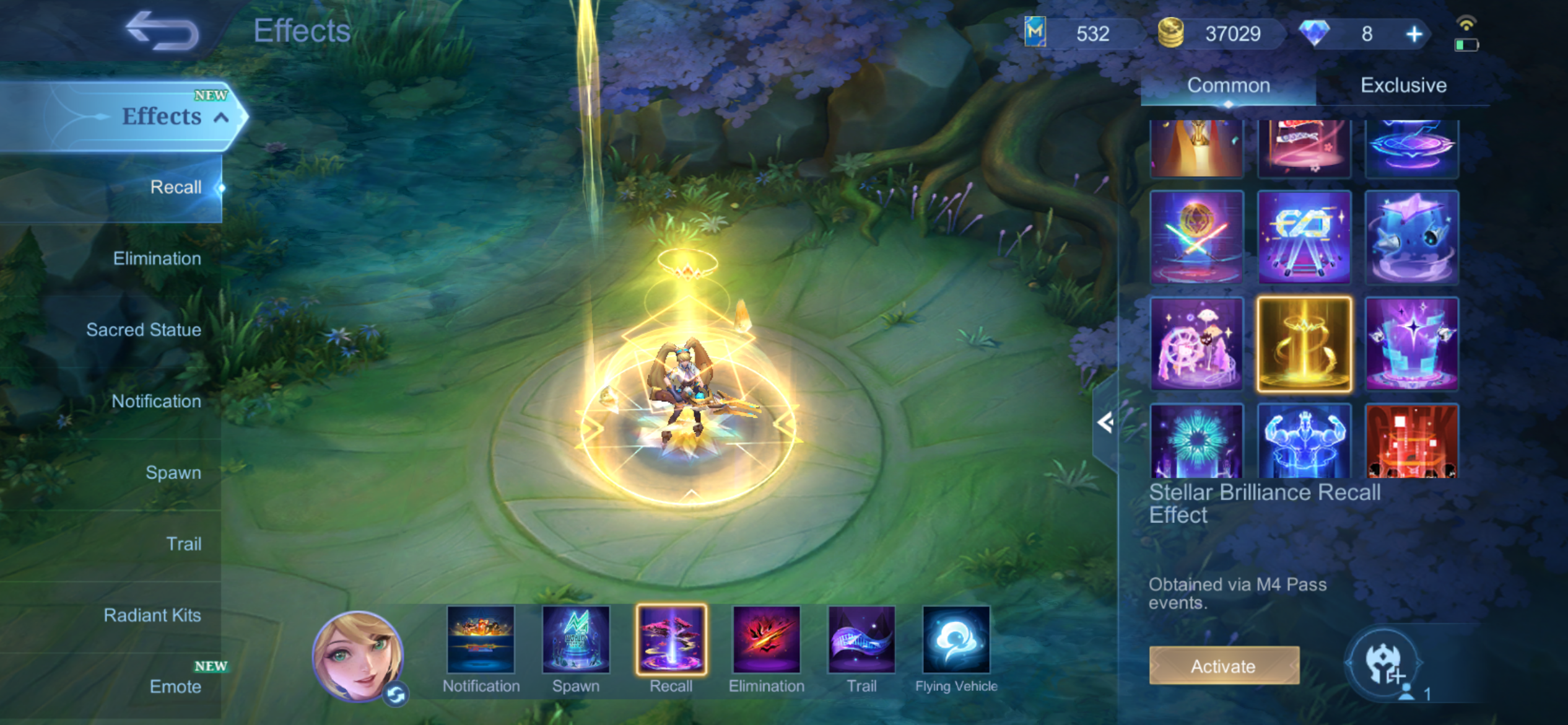
Task: Activate the Stellar Brilliance Recall Effect
Action: coord(1224,666)
